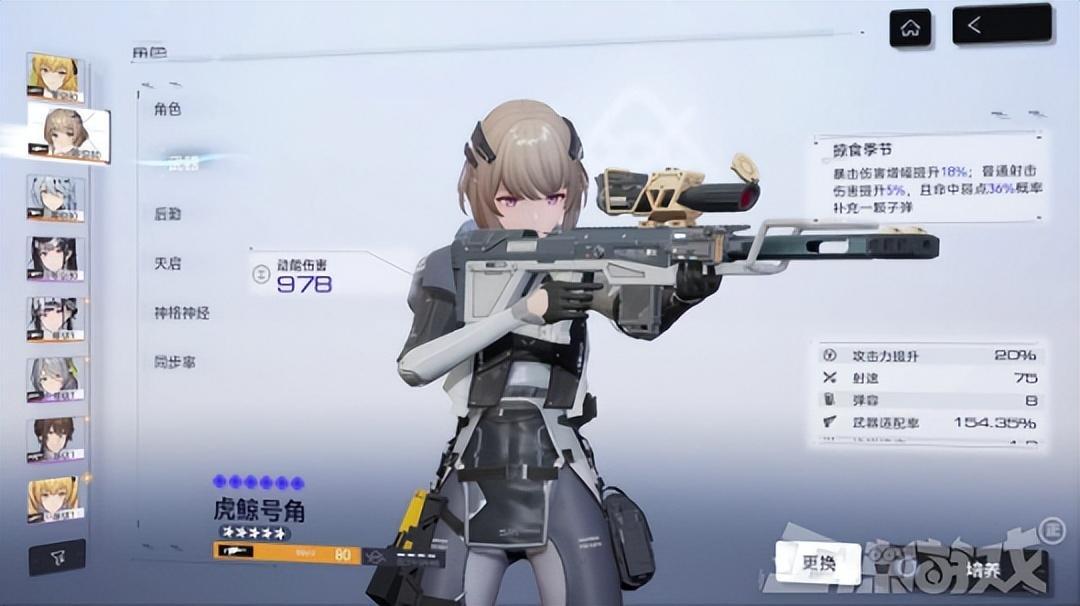Show the 神格神经 tab
The width and height of the screenshot is (1080, 606).
[x=182, y=313]
